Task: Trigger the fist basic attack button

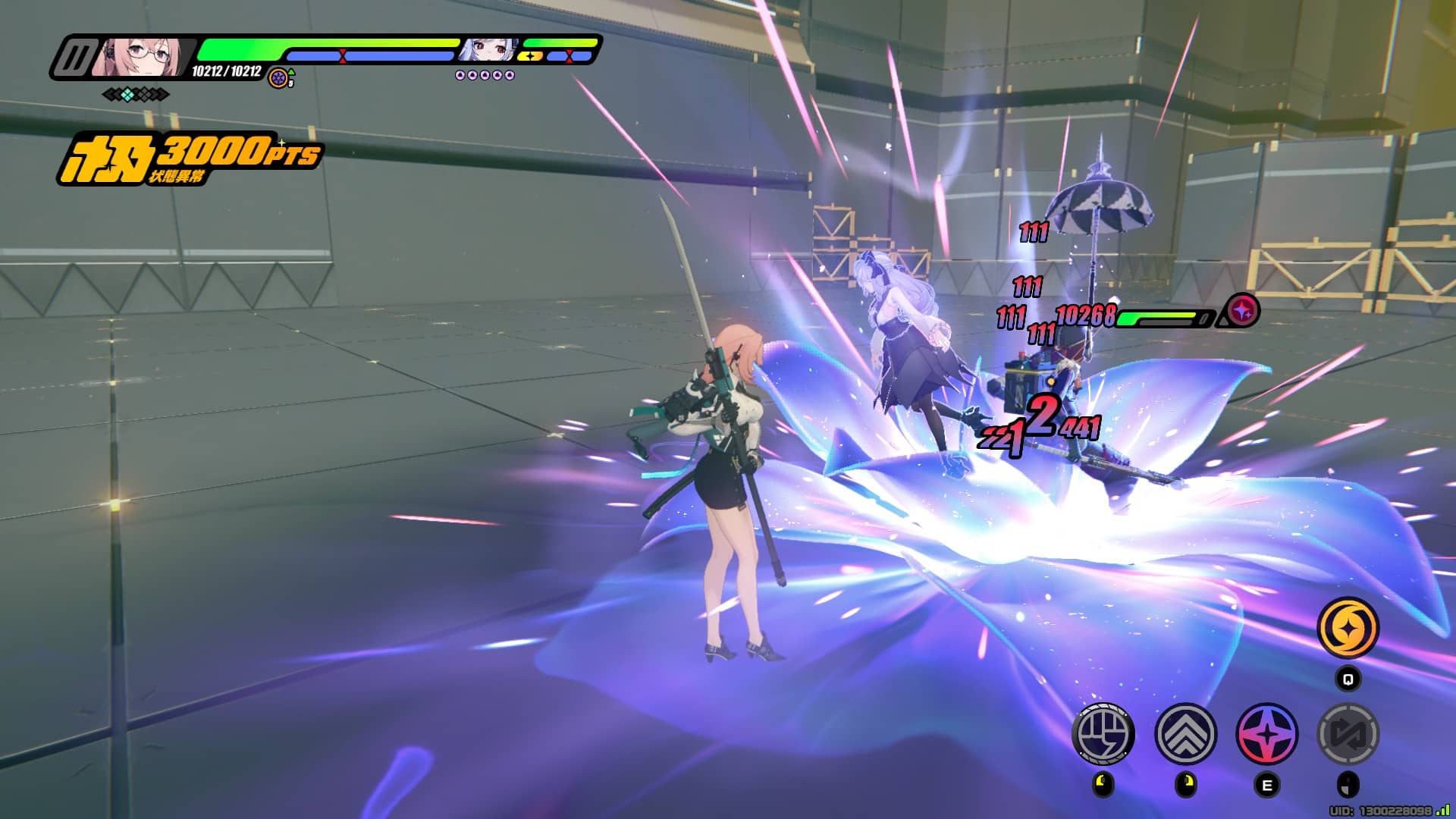Action: tap(1103, 733)
